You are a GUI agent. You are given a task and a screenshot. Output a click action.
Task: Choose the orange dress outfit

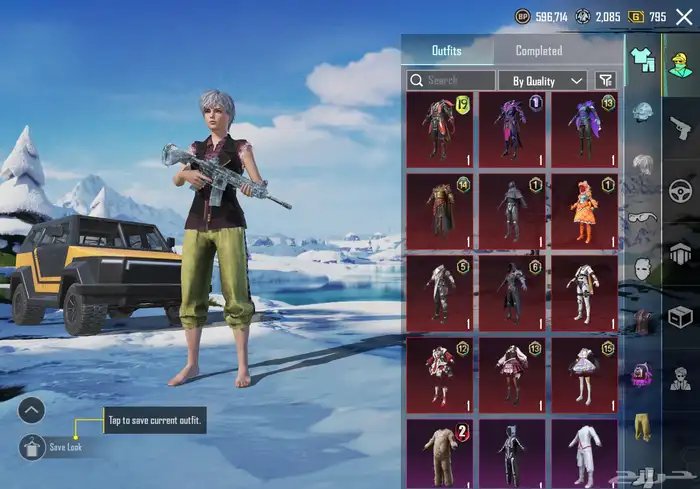(585, 212)
